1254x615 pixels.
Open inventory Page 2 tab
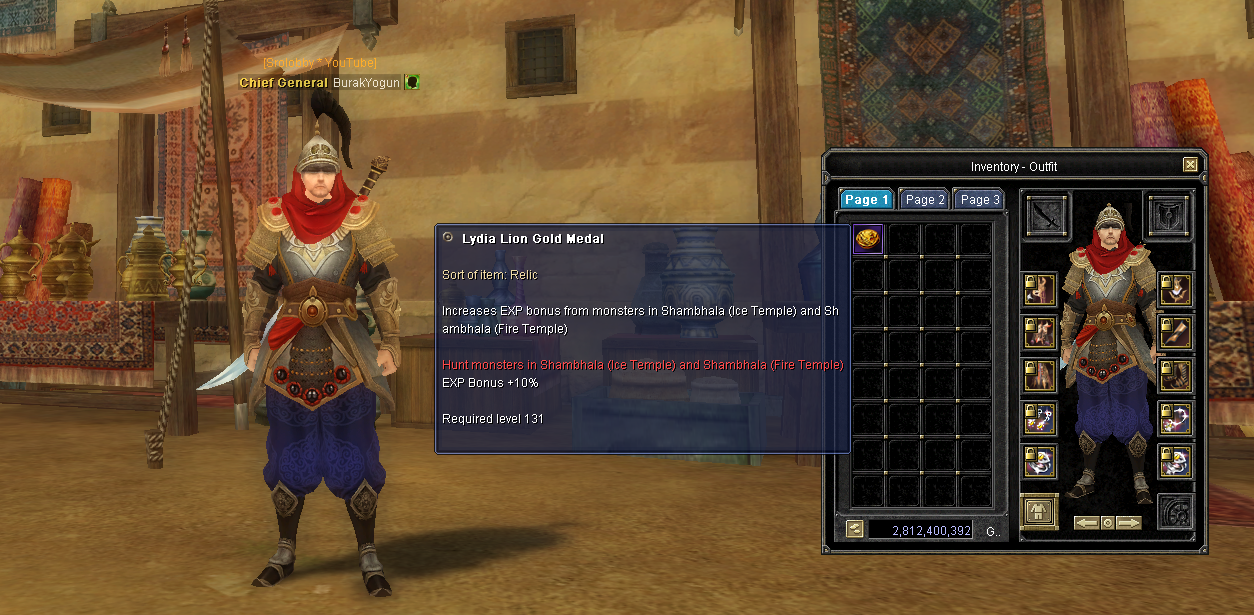(925, 200)
